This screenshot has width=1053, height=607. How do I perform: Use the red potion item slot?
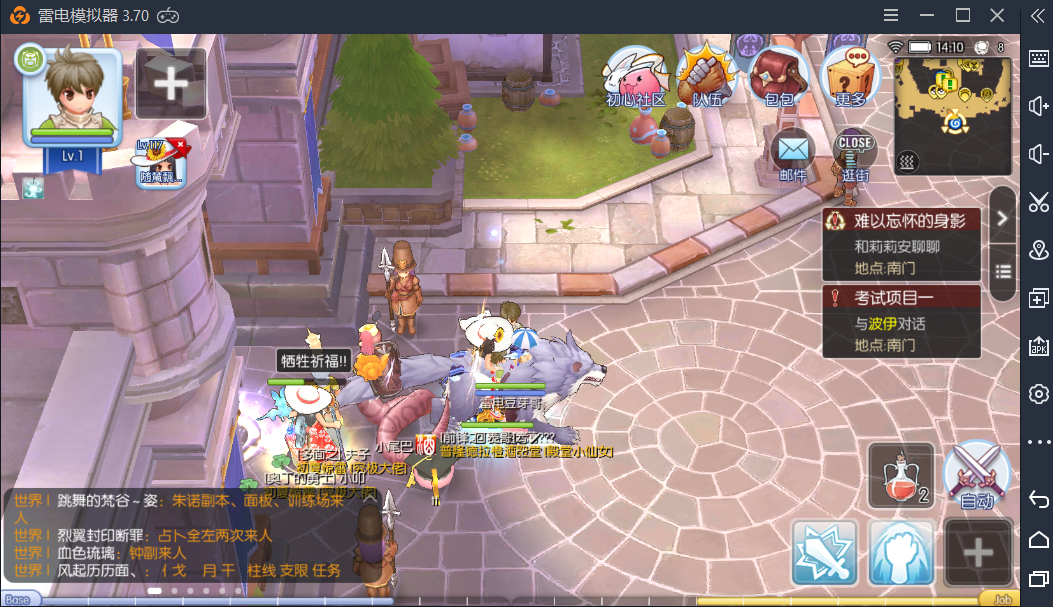901,475
